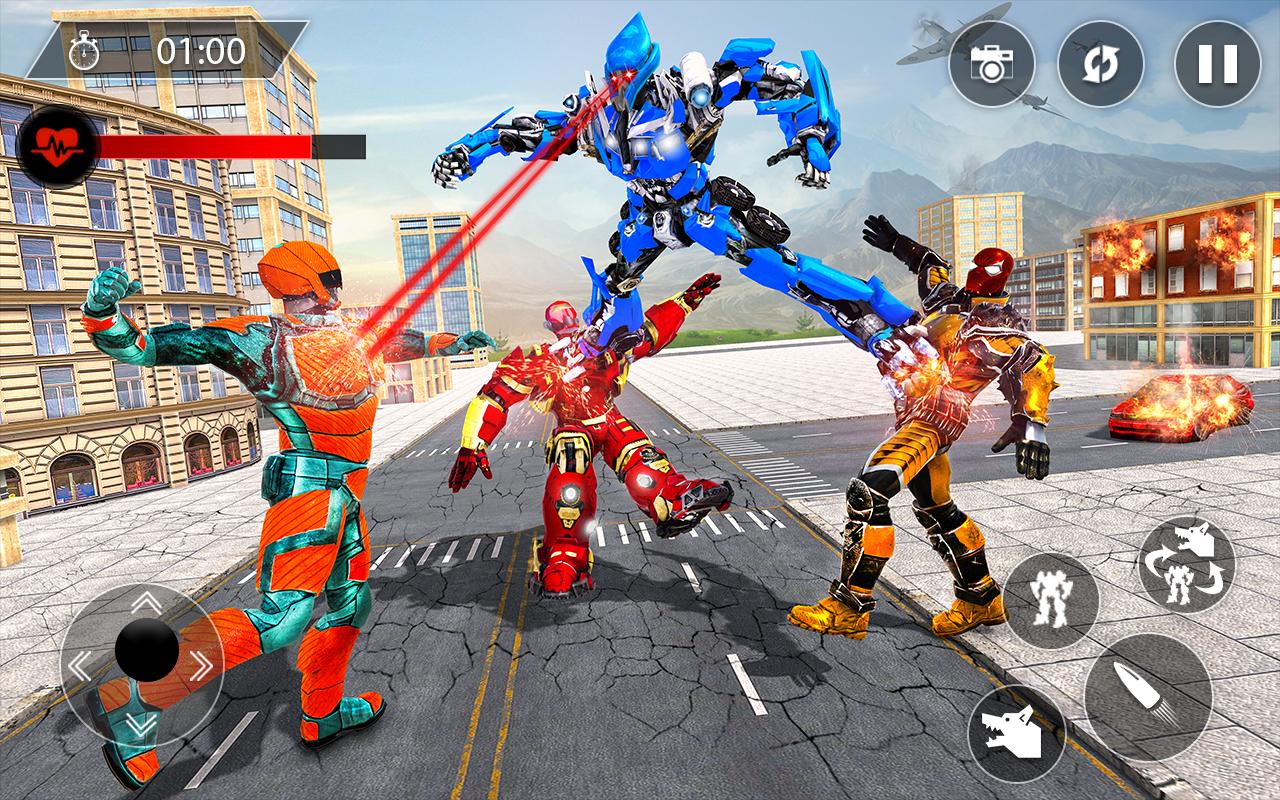Tap the blue flying robot enemy
The image size is (1280, 800).
[660, 170]
